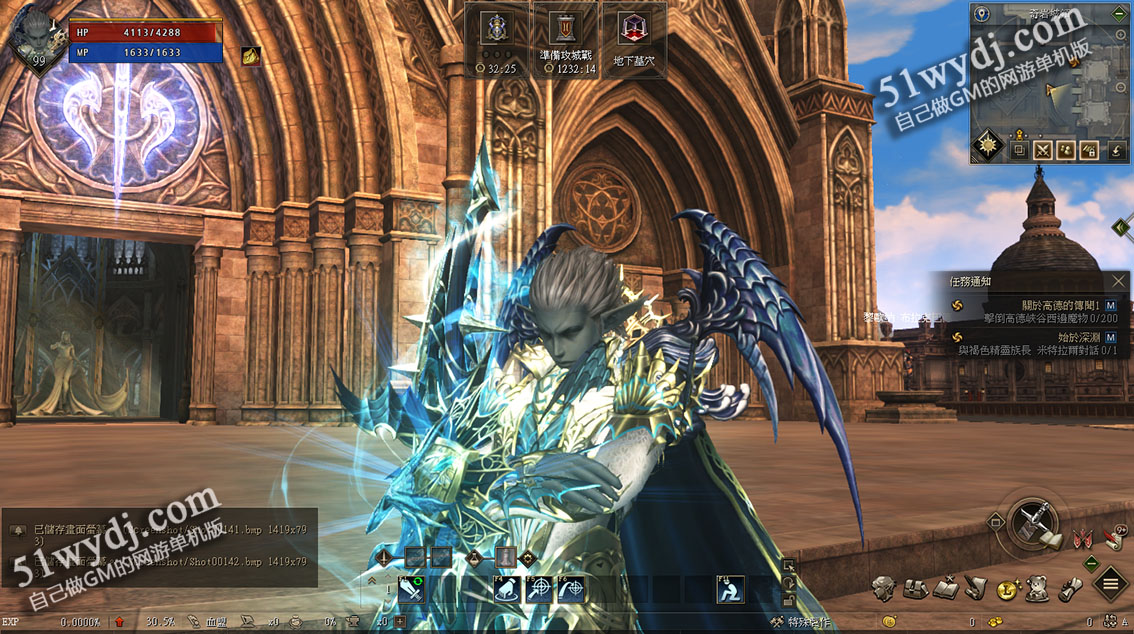Activate the F1 sword attack skill

click(411, 590)
